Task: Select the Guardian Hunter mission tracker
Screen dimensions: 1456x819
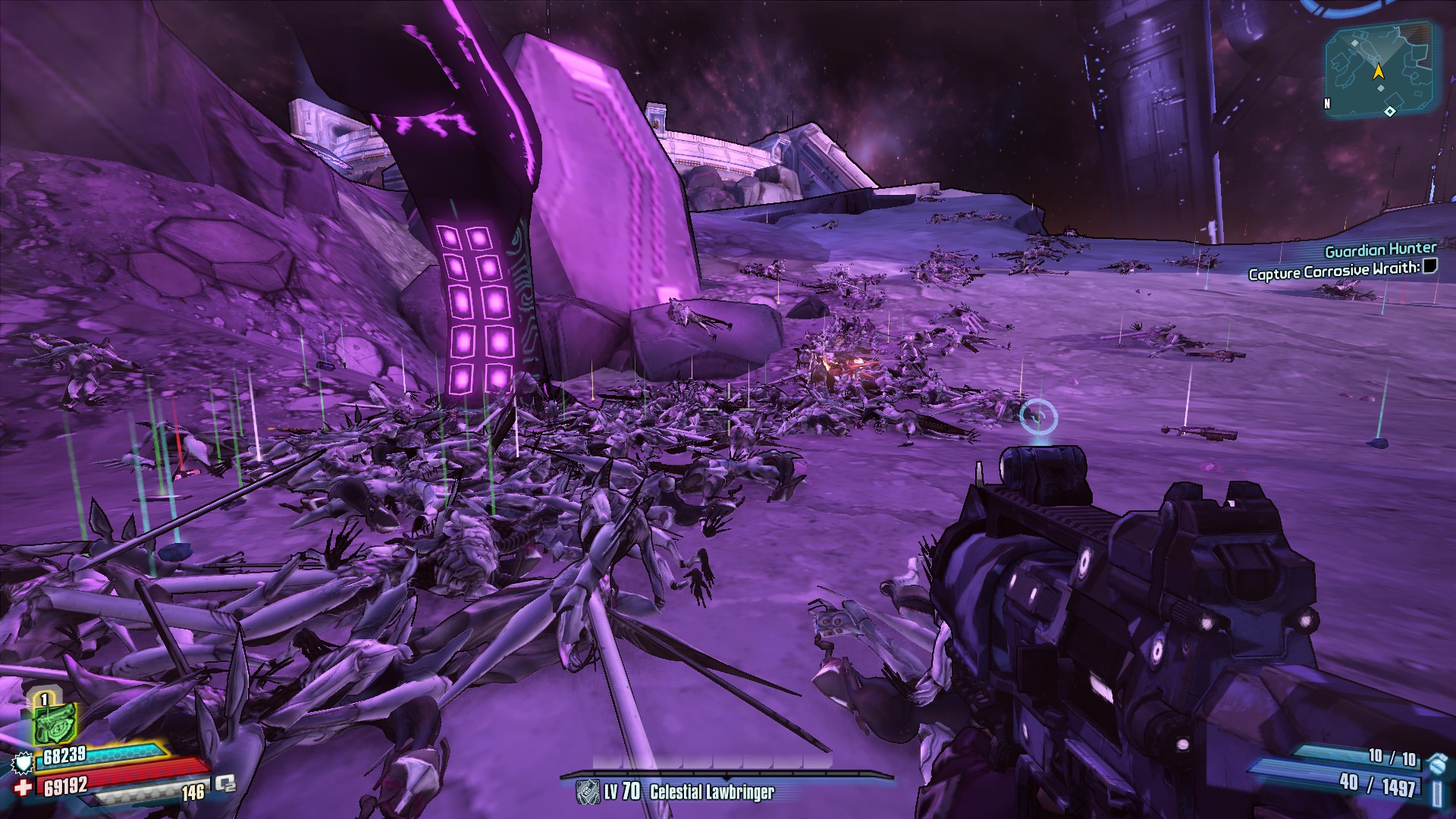Action: pyautogui.click(x=1380, y=249)
